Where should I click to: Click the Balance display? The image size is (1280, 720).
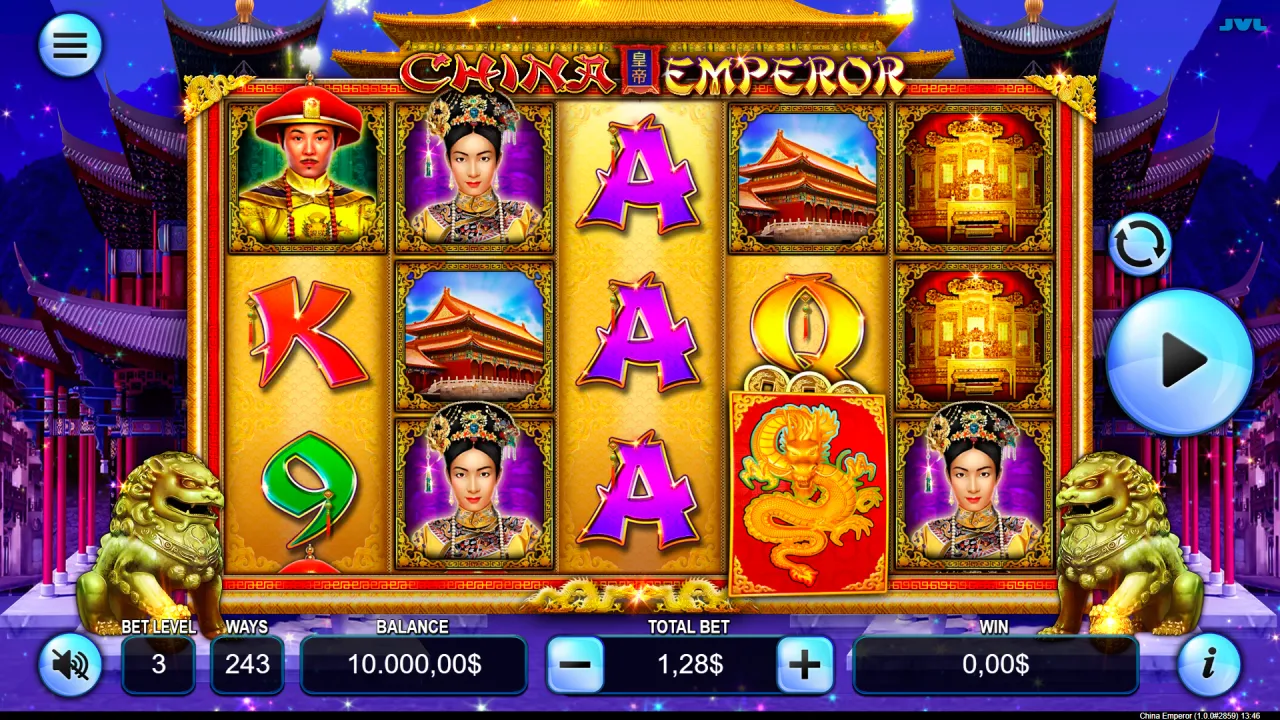click(414, 664)
